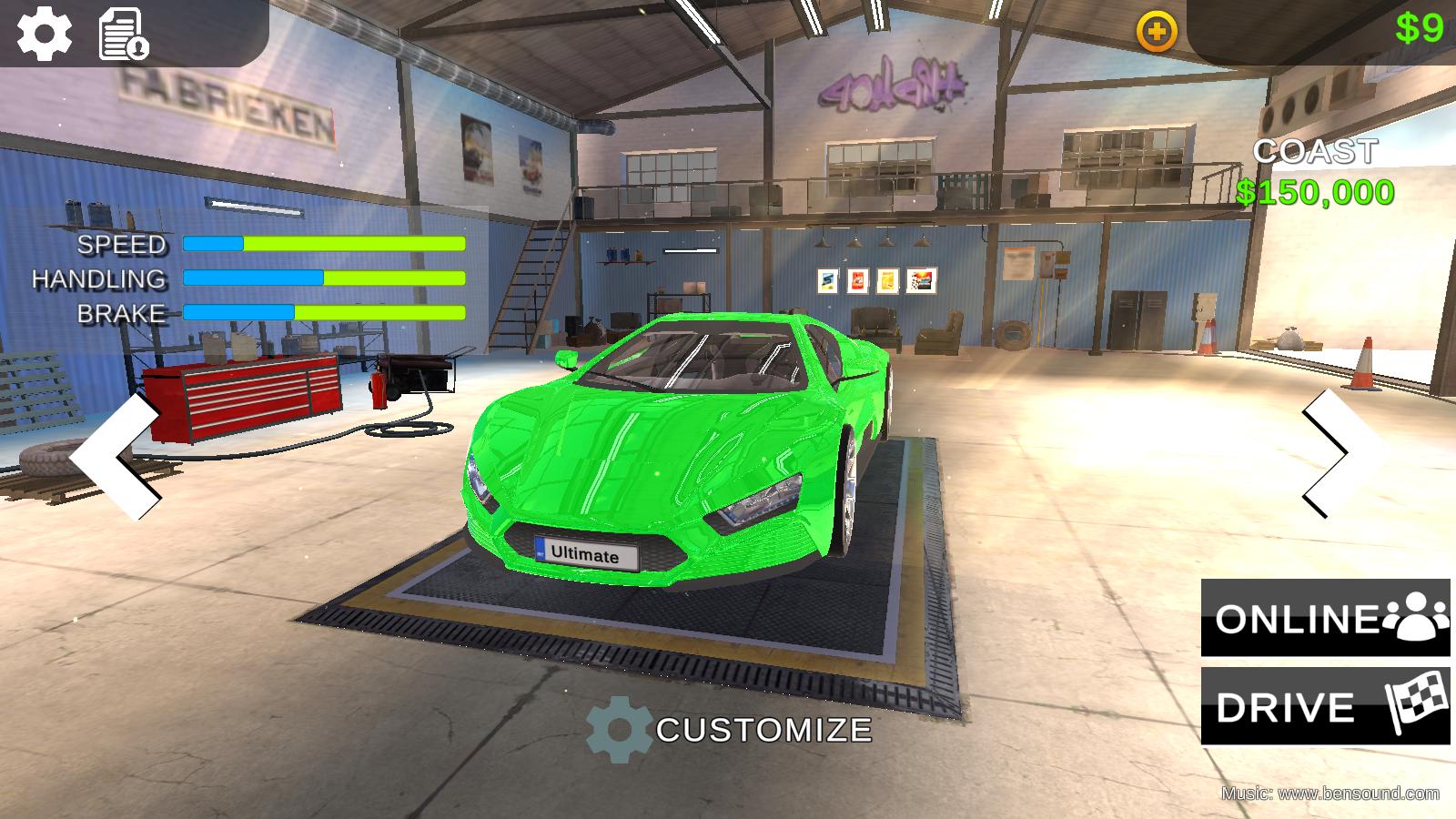Image resolution: width=1456 pixels, height=819 pixels.
Task: Open the settings gear menu
Action: pyautogui.click(x=45, y=33)
